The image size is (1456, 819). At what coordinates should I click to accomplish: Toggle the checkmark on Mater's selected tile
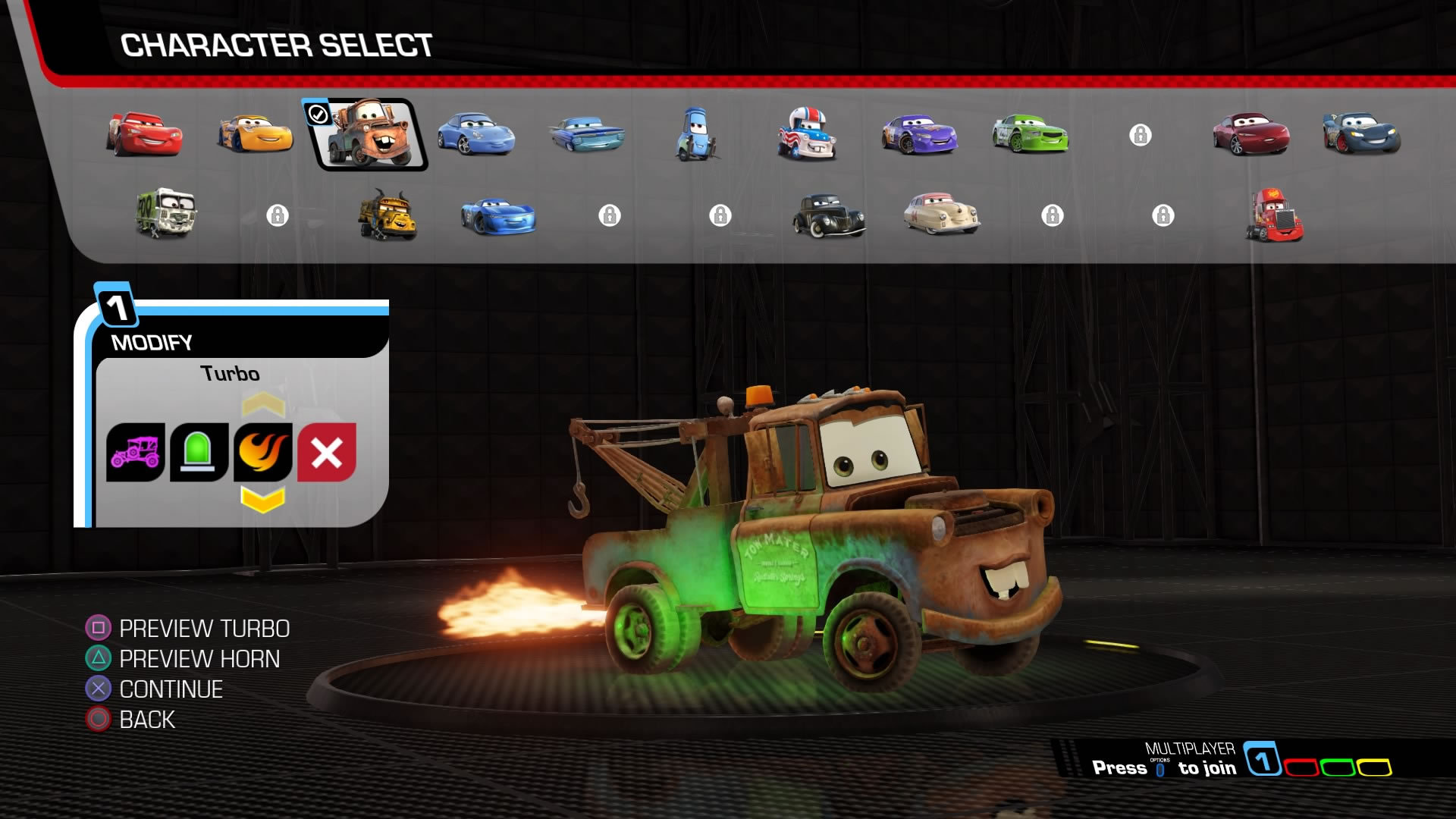coord(318,114)
